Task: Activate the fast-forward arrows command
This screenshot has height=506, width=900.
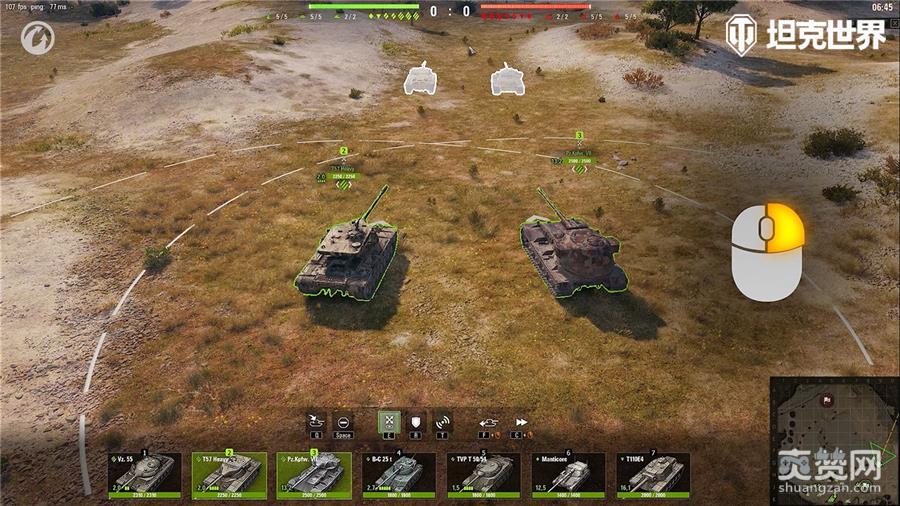Action: pyautogui.click(x=521, y=422)
